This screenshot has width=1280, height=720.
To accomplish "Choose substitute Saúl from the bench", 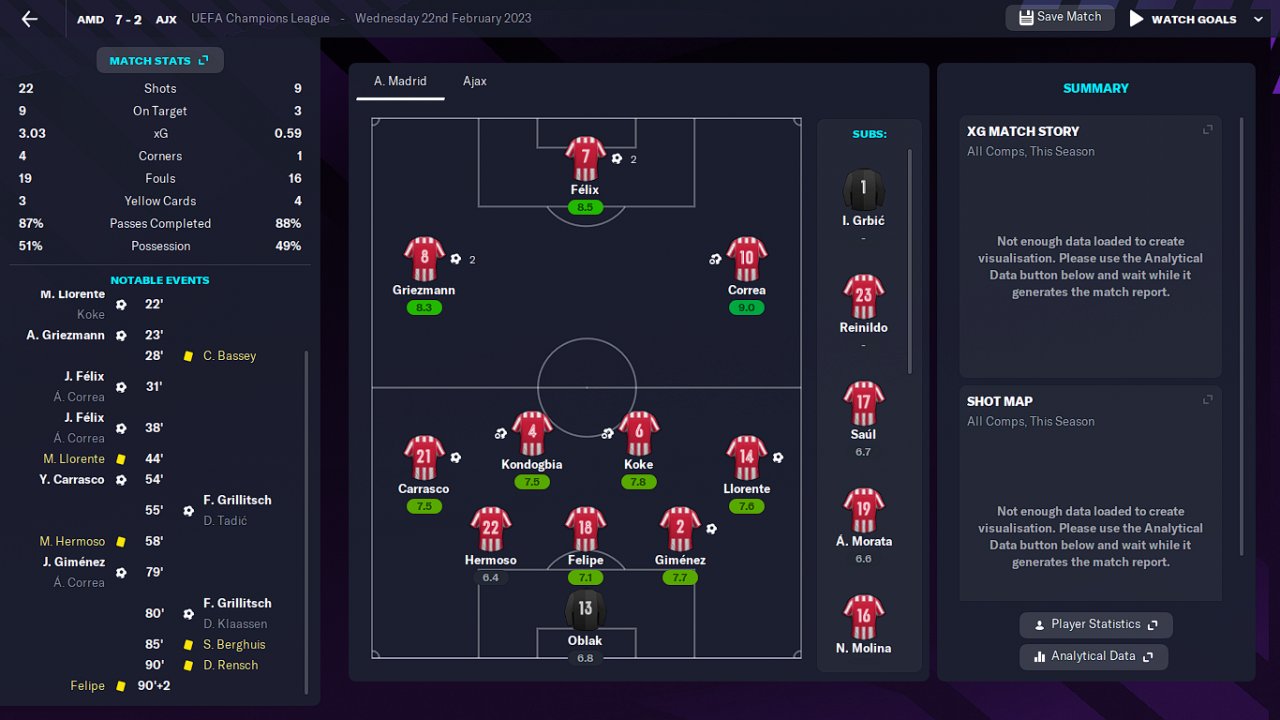I will click(x=863, y=404).
